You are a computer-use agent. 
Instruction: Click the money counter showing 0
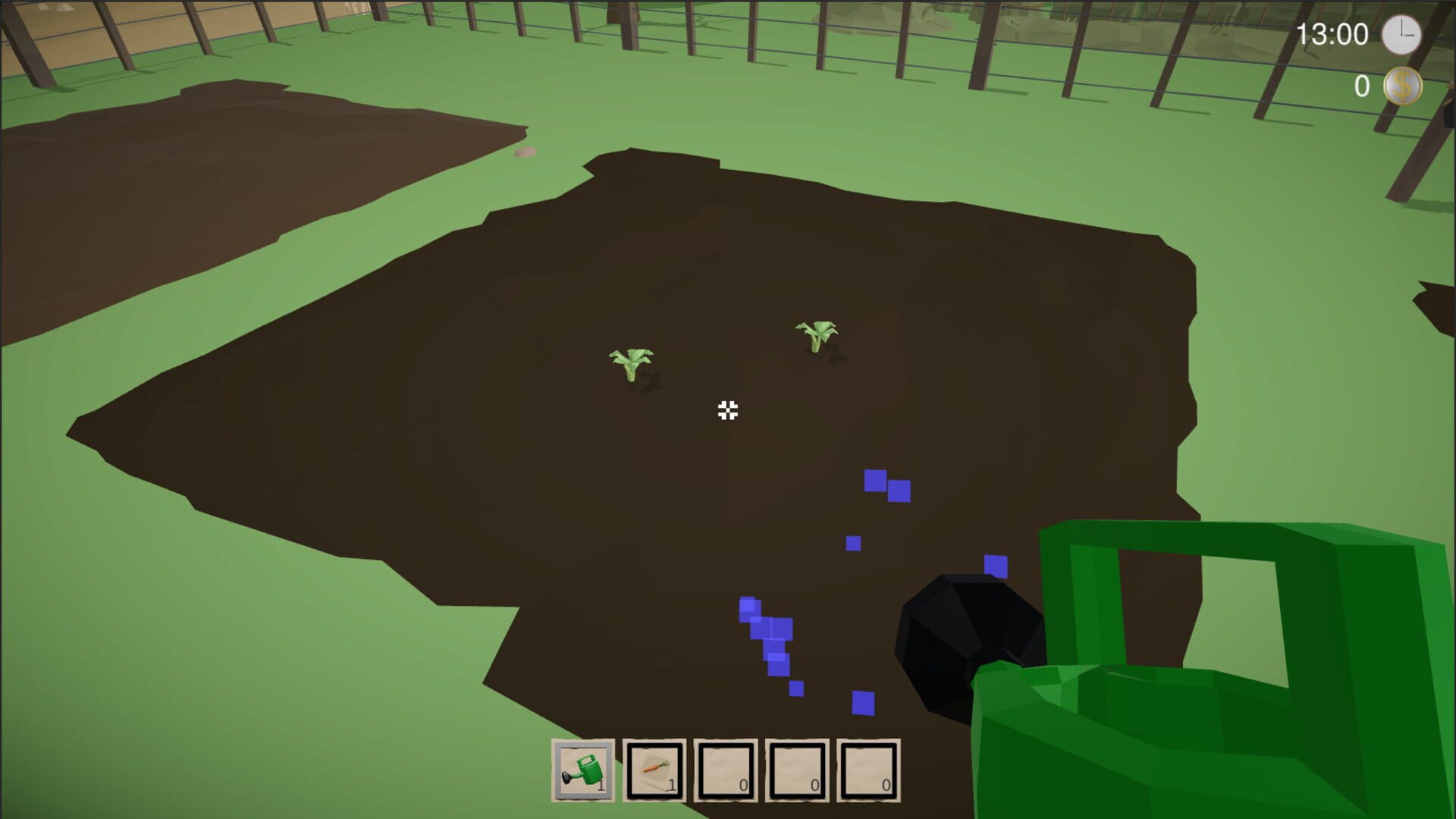1360,86
